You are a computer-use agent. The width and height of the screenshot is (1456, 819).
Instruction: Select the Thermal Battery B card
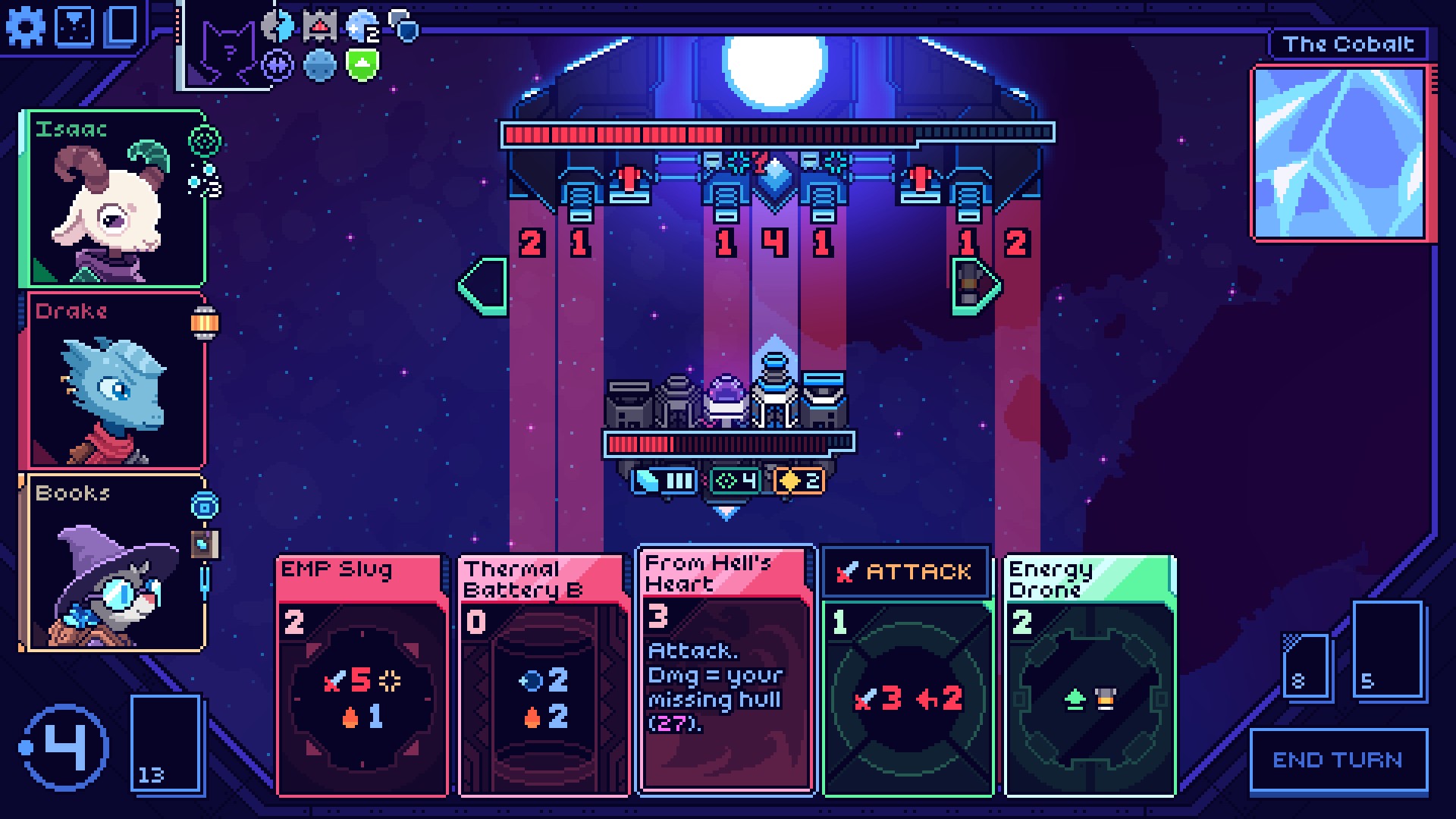click(544, 675)
